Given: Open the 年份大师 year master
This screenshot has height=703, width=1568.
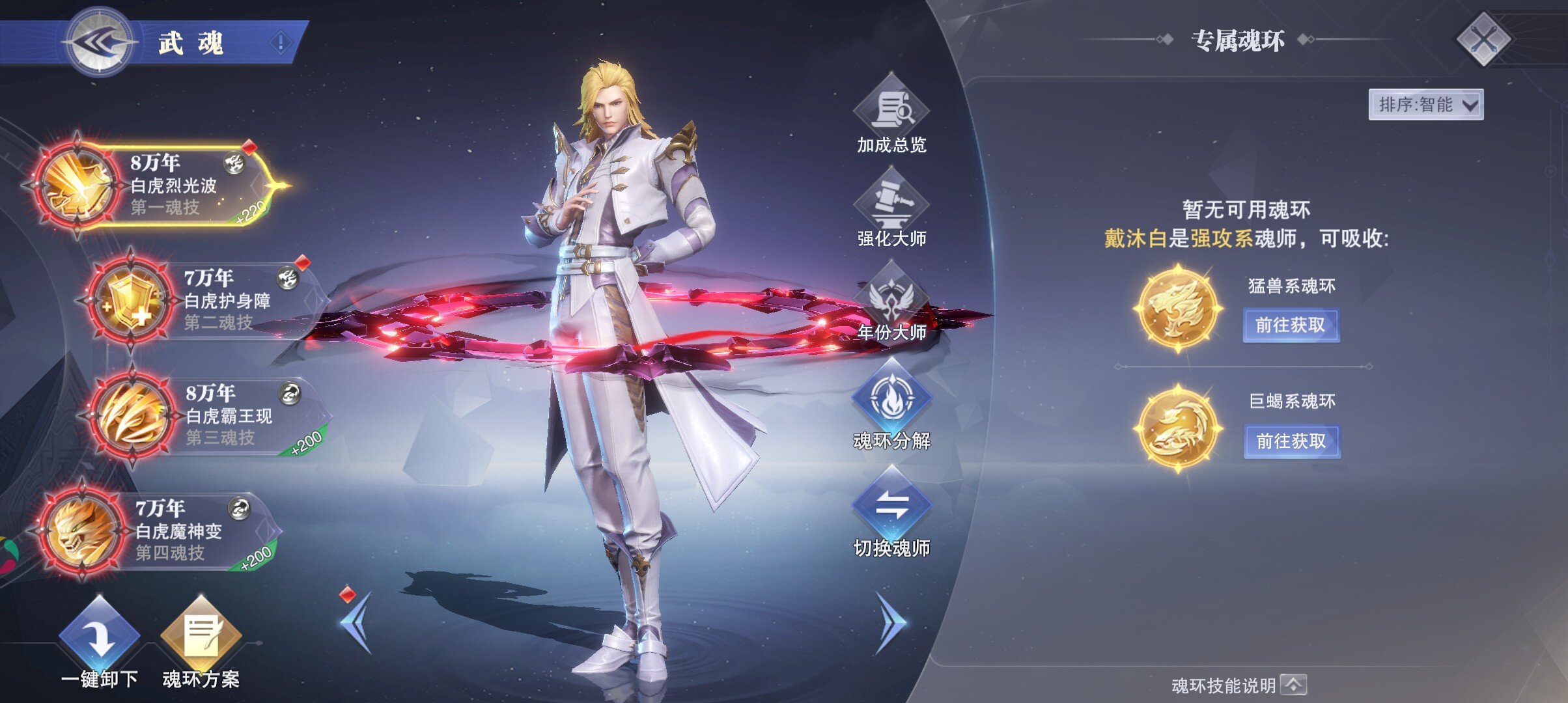Looking at the screenshot, I should [891, 301].
